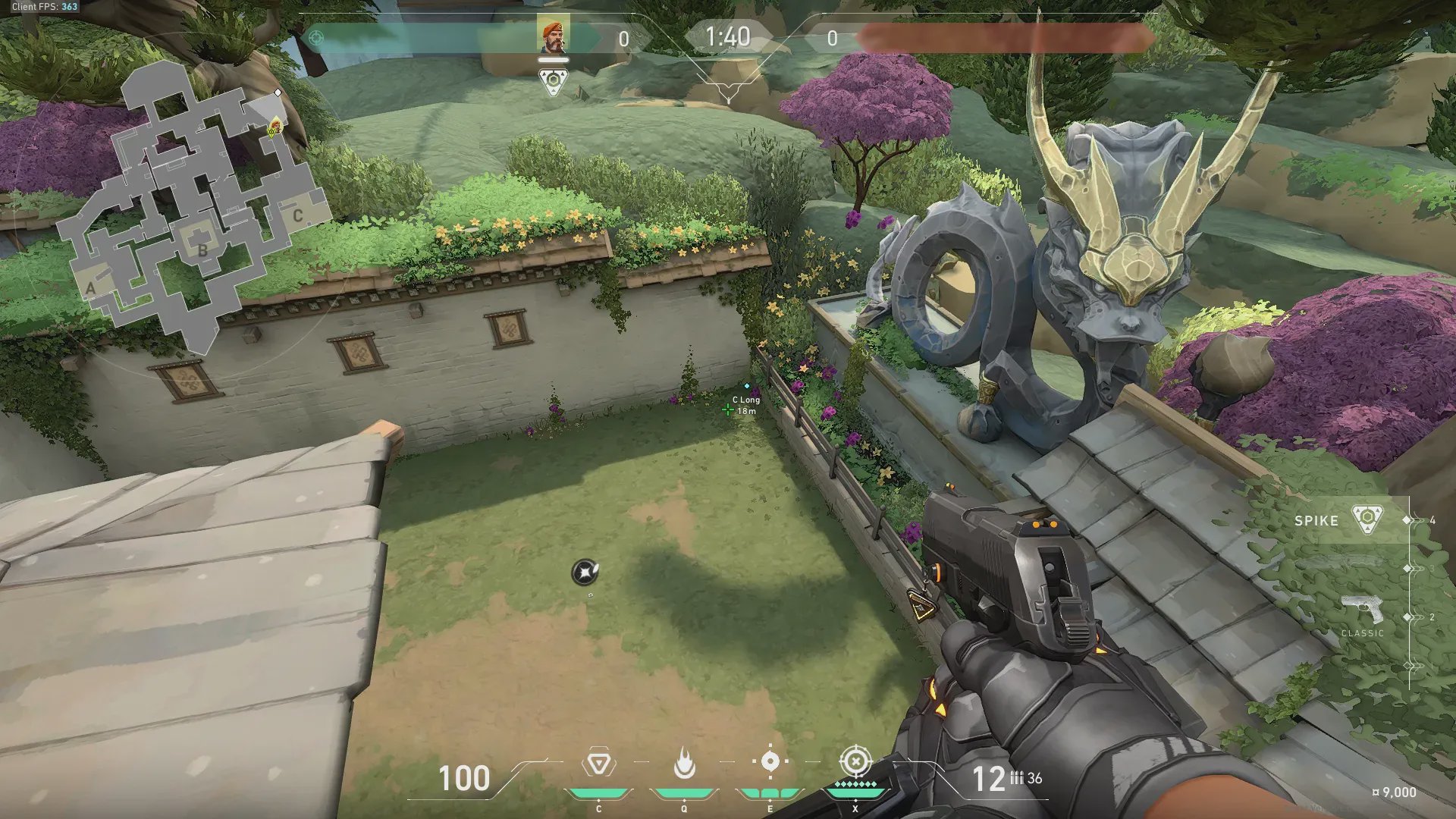Activate the Stim Beacon ability icon
The width and height of the screenshot is (1456, 819).
598,763
